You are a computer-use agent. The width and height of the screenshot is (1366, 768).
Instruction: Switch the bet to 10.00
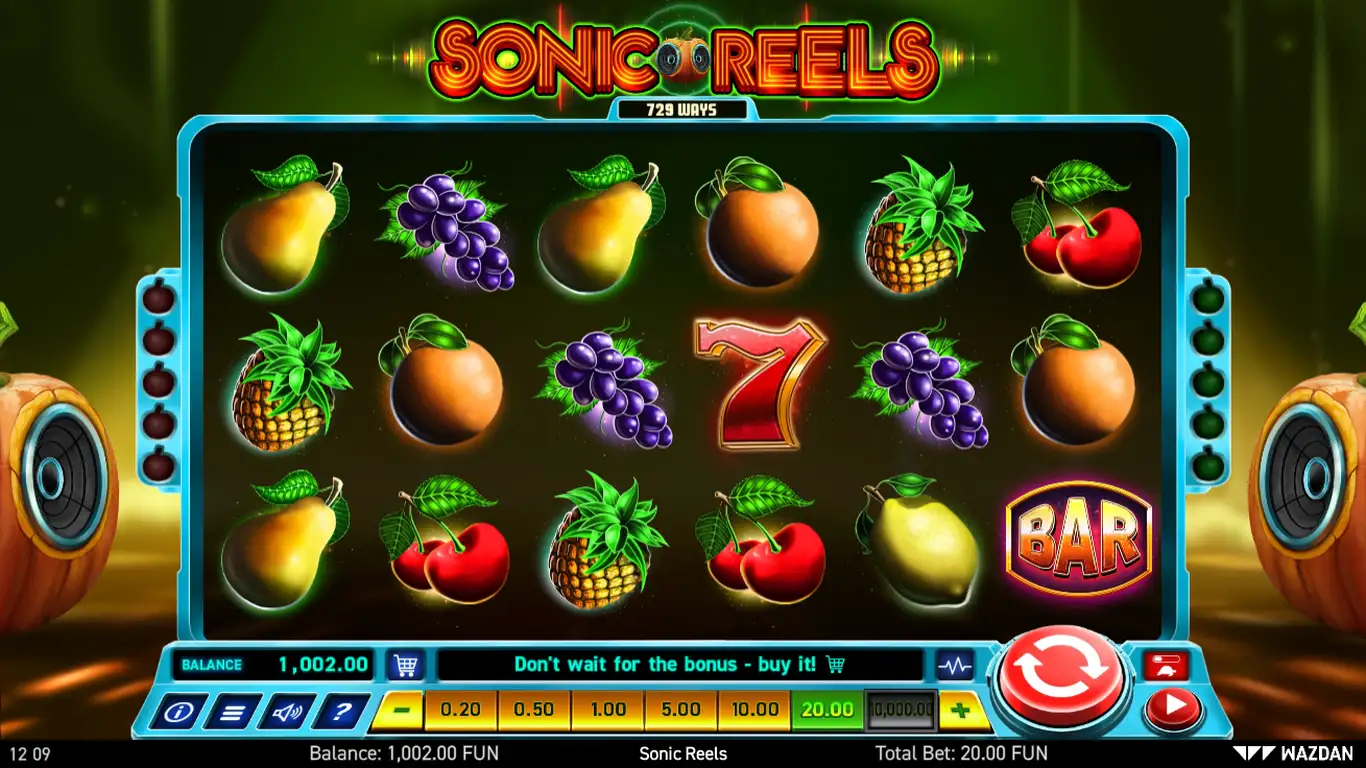(755, 710)
